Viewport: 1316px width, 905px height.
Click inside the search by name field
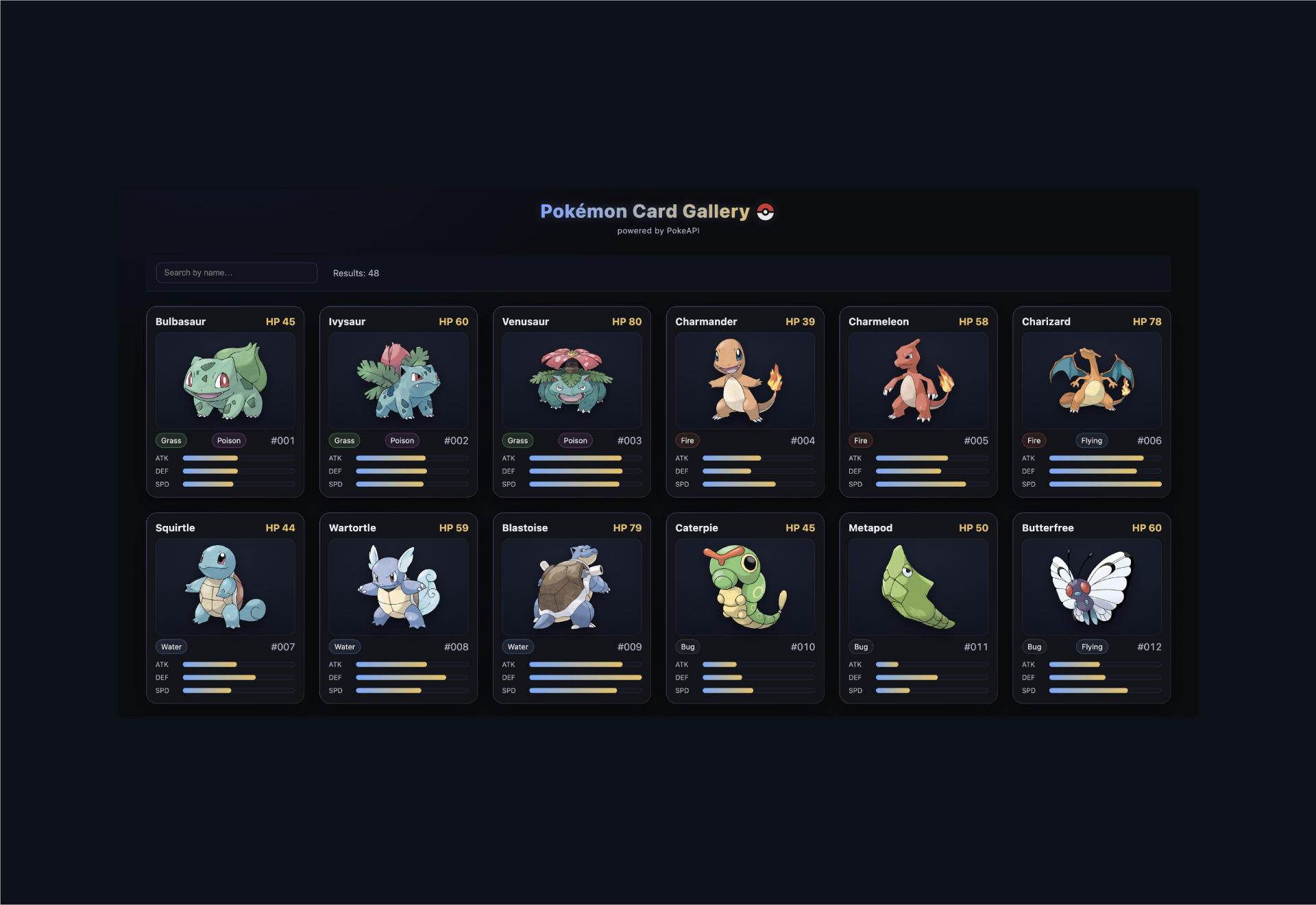[236, 272]
